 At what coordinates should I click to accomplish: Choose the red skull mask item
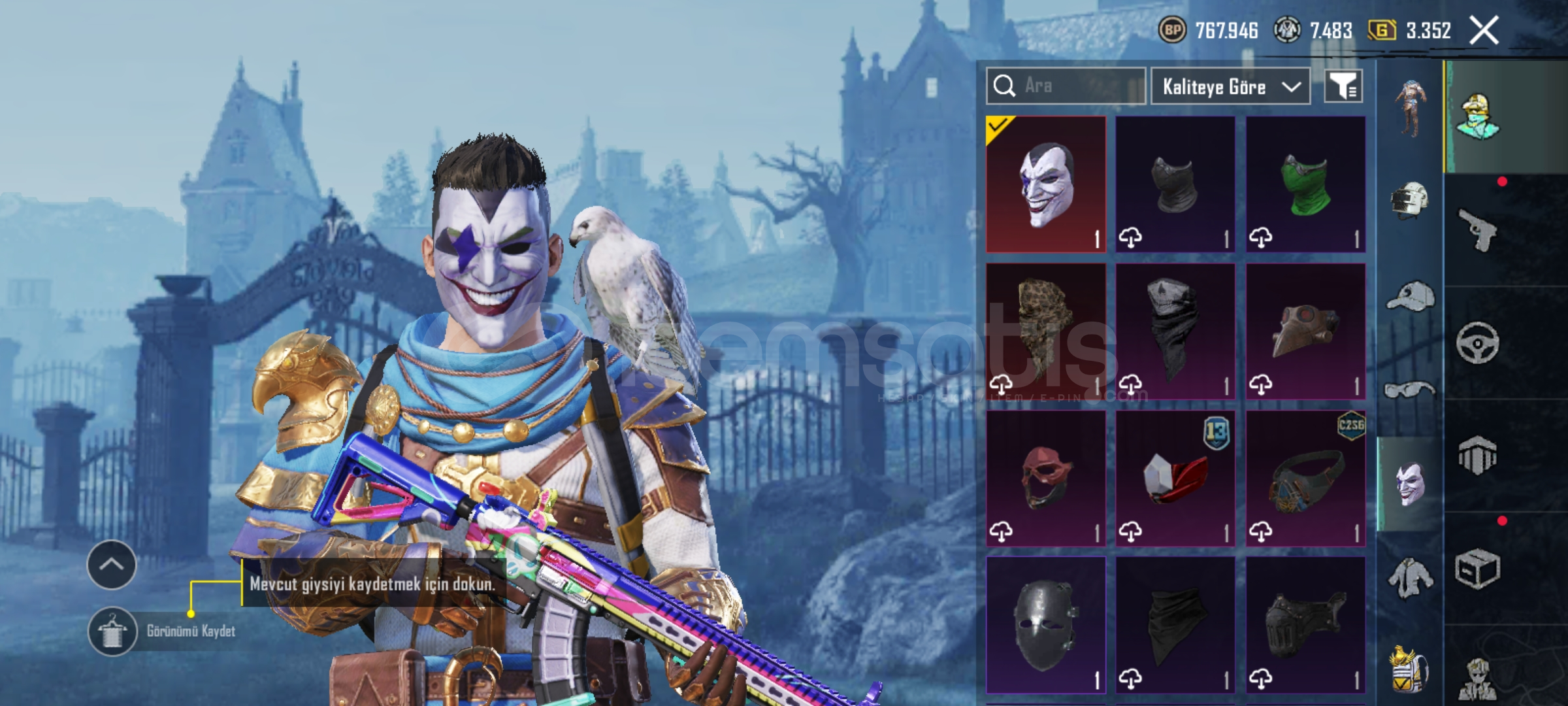pos(1045,479)
